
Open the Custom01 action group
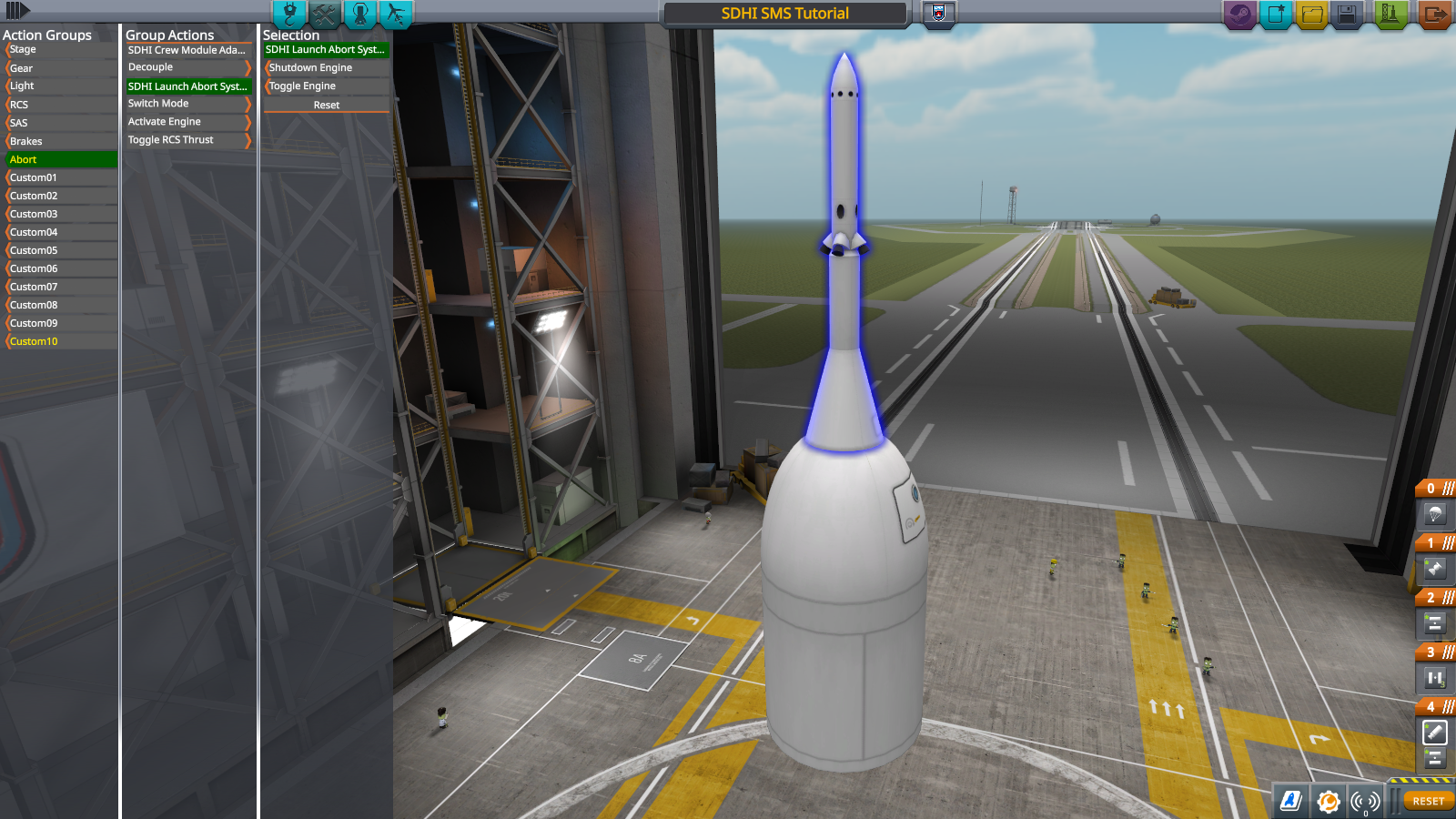click(60, 177)
